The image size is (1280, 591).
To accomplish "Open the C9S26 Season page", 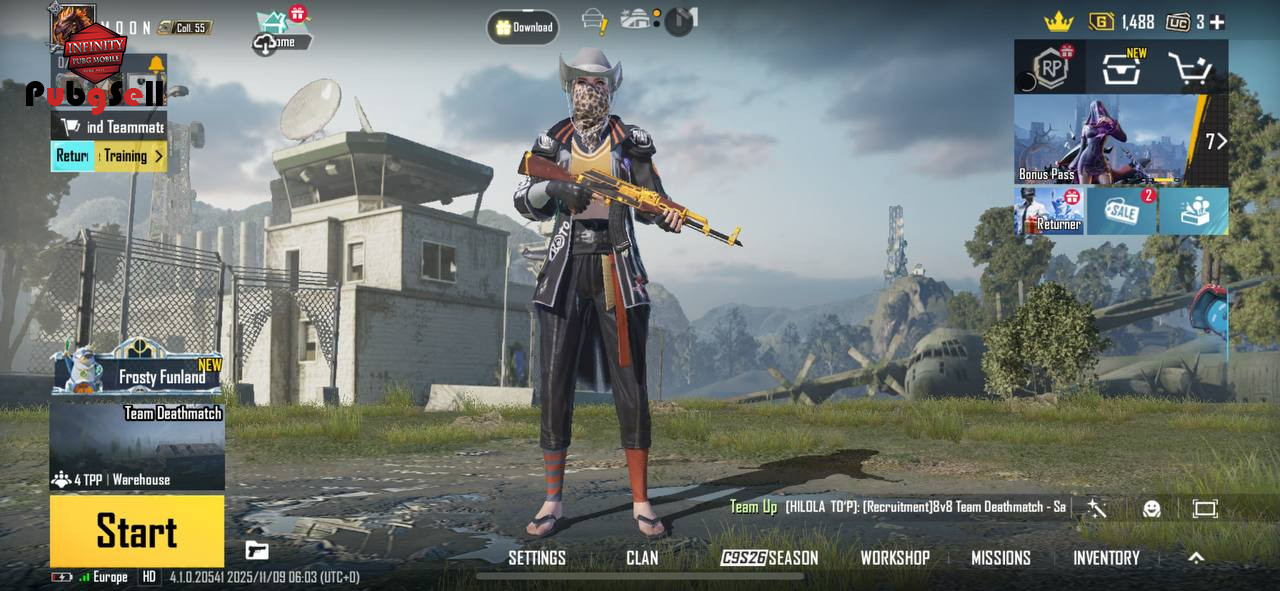I will click(x=769, y=558).
